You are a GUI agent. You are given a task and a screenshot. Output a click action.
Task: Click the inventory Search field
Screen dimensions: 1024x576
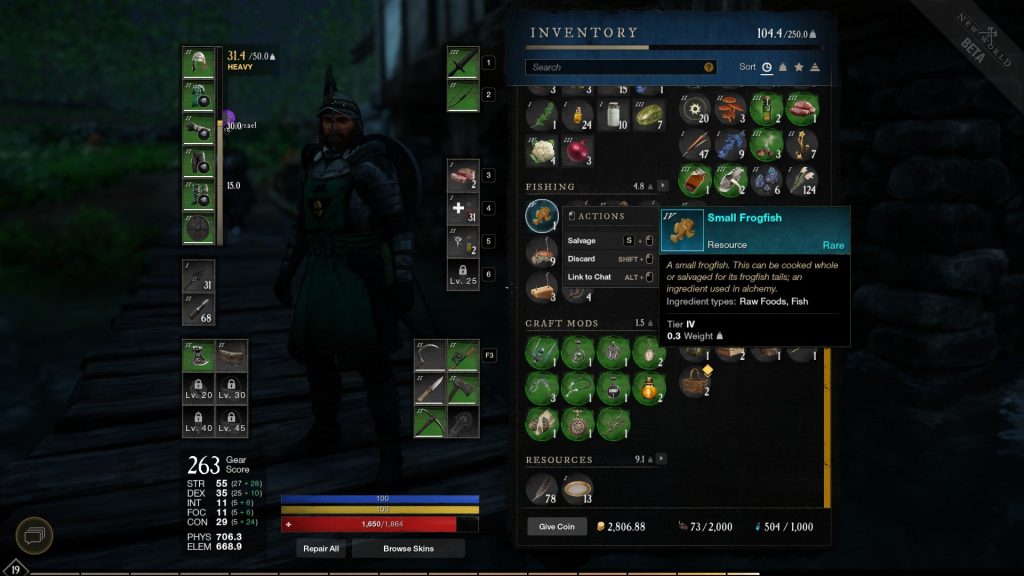point(615,67)
